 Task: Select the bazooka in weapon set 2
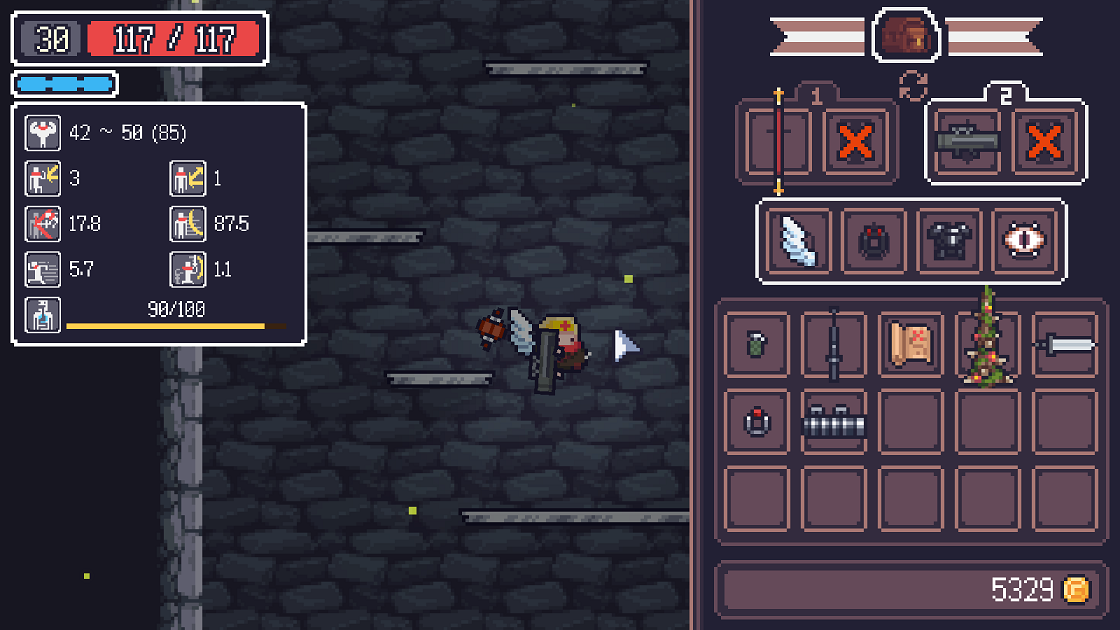pos(967,142)
